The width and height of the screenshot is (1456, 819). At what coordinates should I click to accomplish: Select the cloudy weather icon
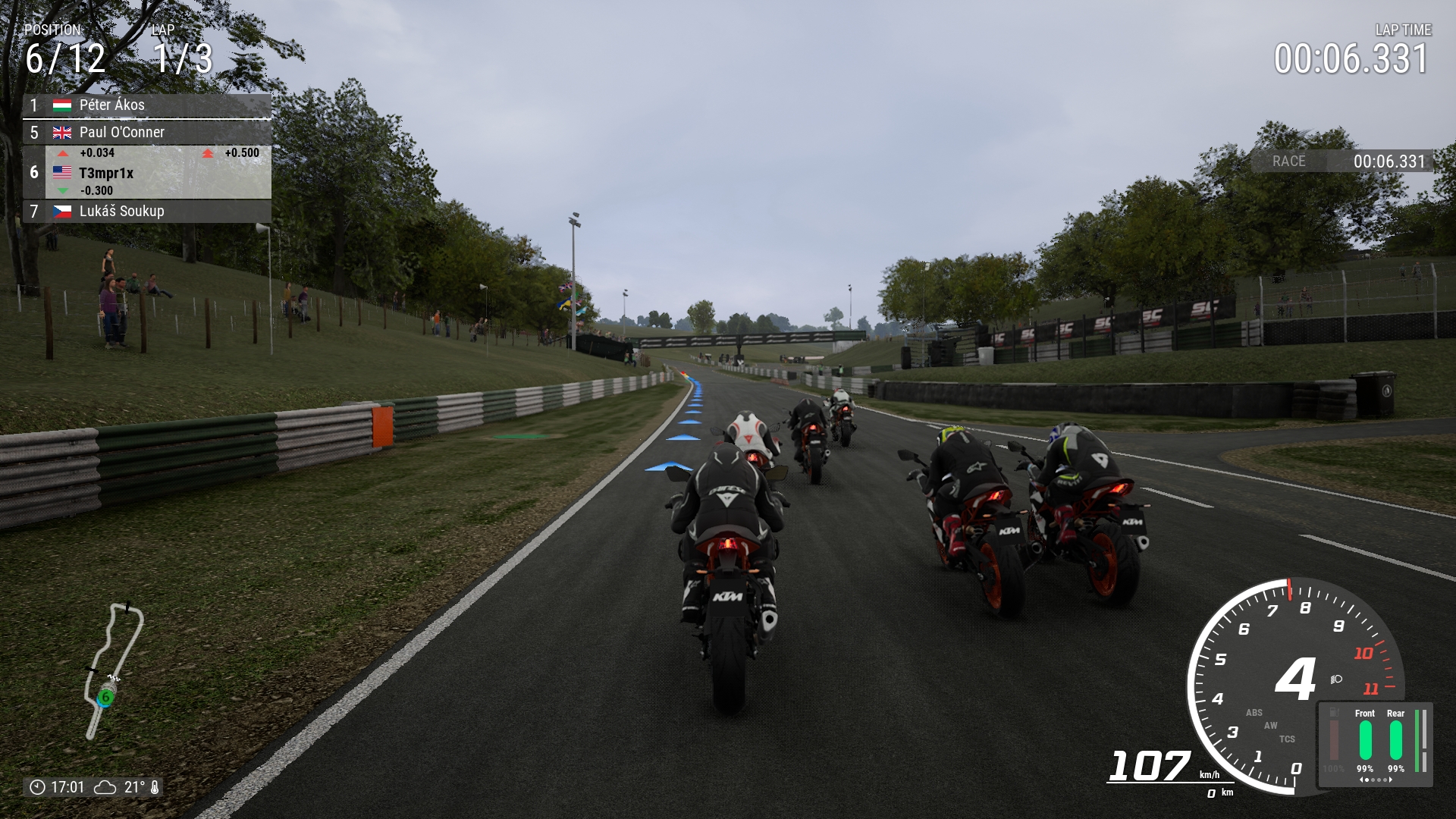point(105,787)
